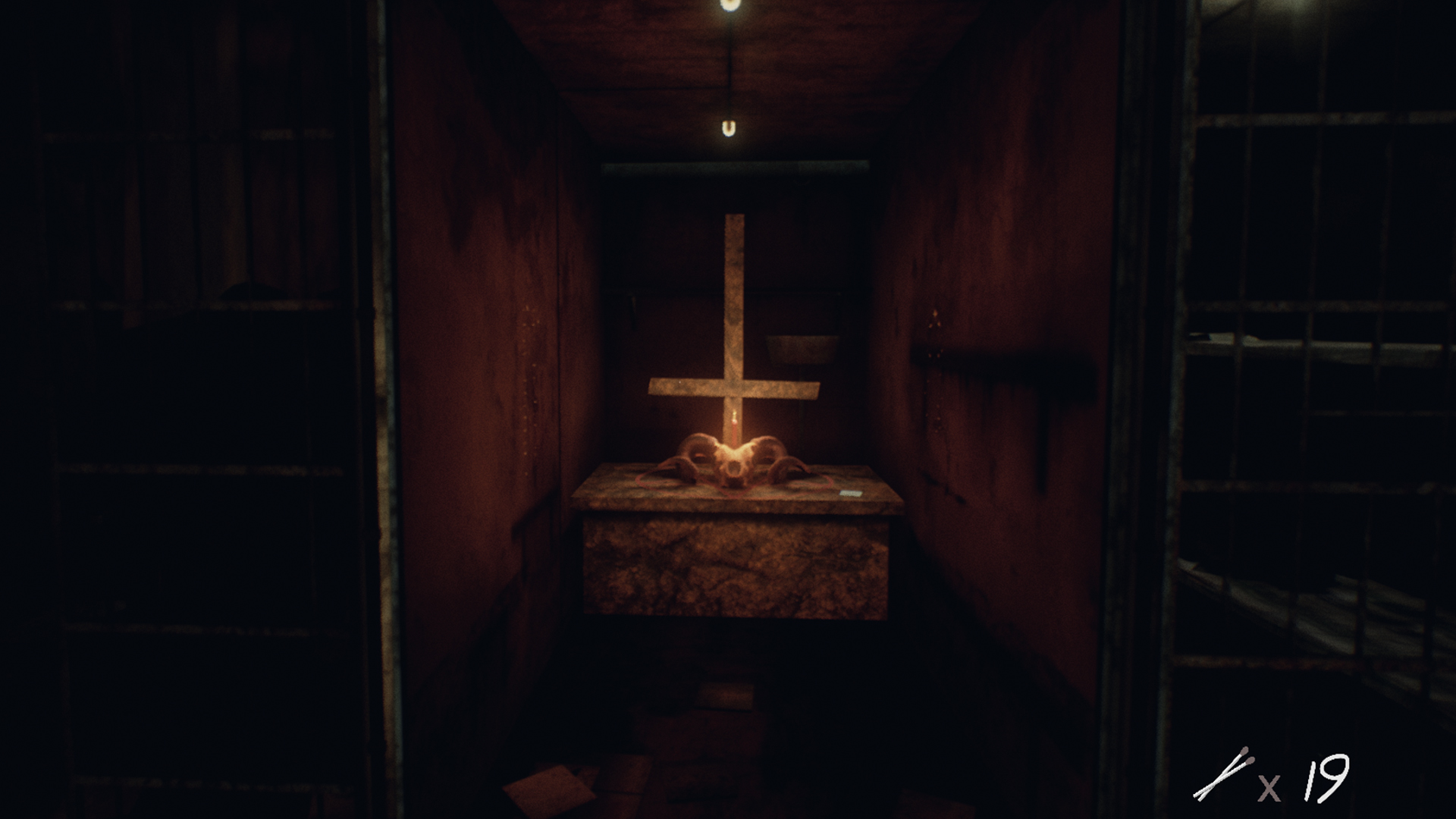Click the small note card on the altar
This screenshot has height=819, width=1456.
click(x=852, y=494)
